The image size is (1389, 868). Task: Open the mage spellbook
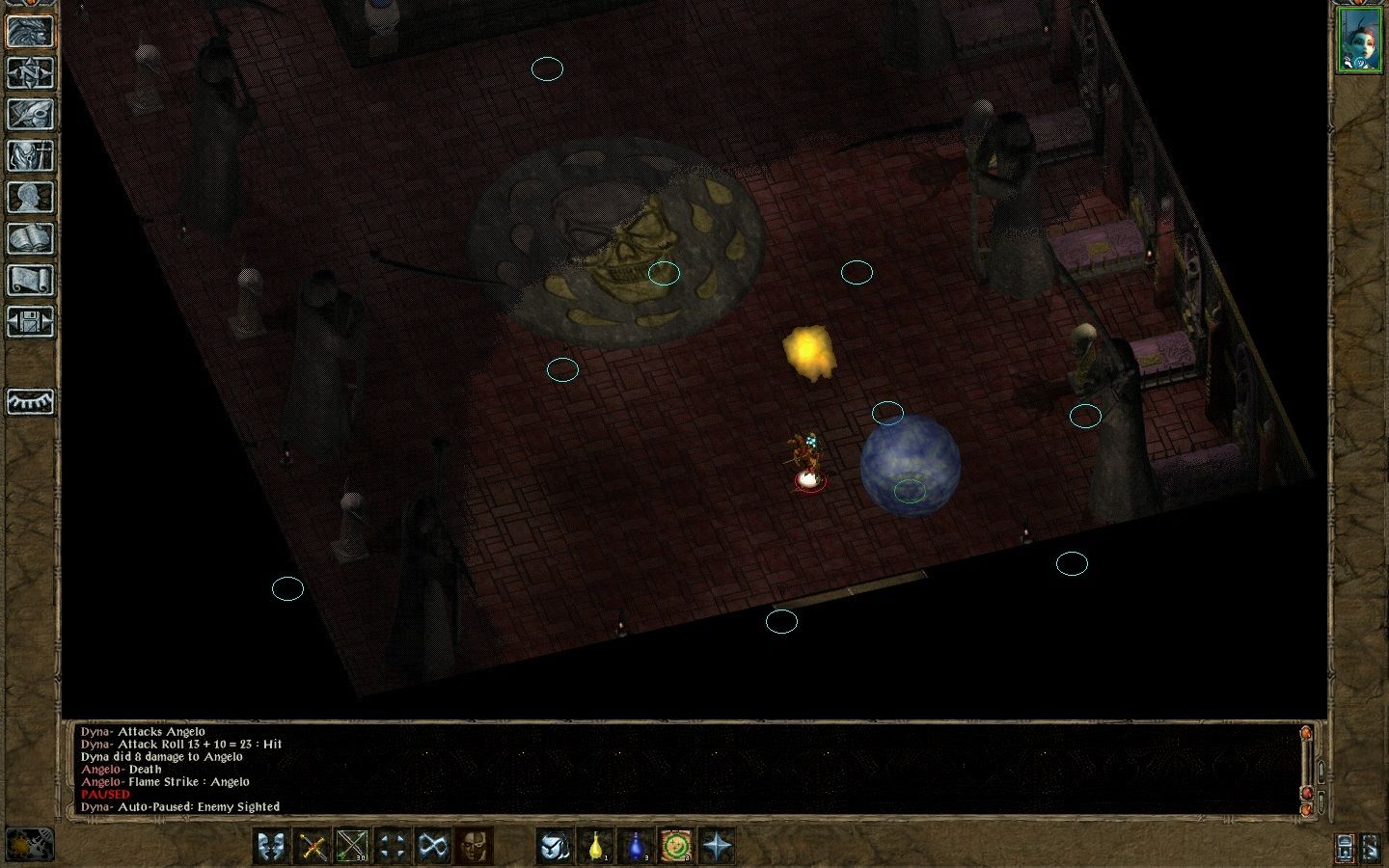[30, 238]
